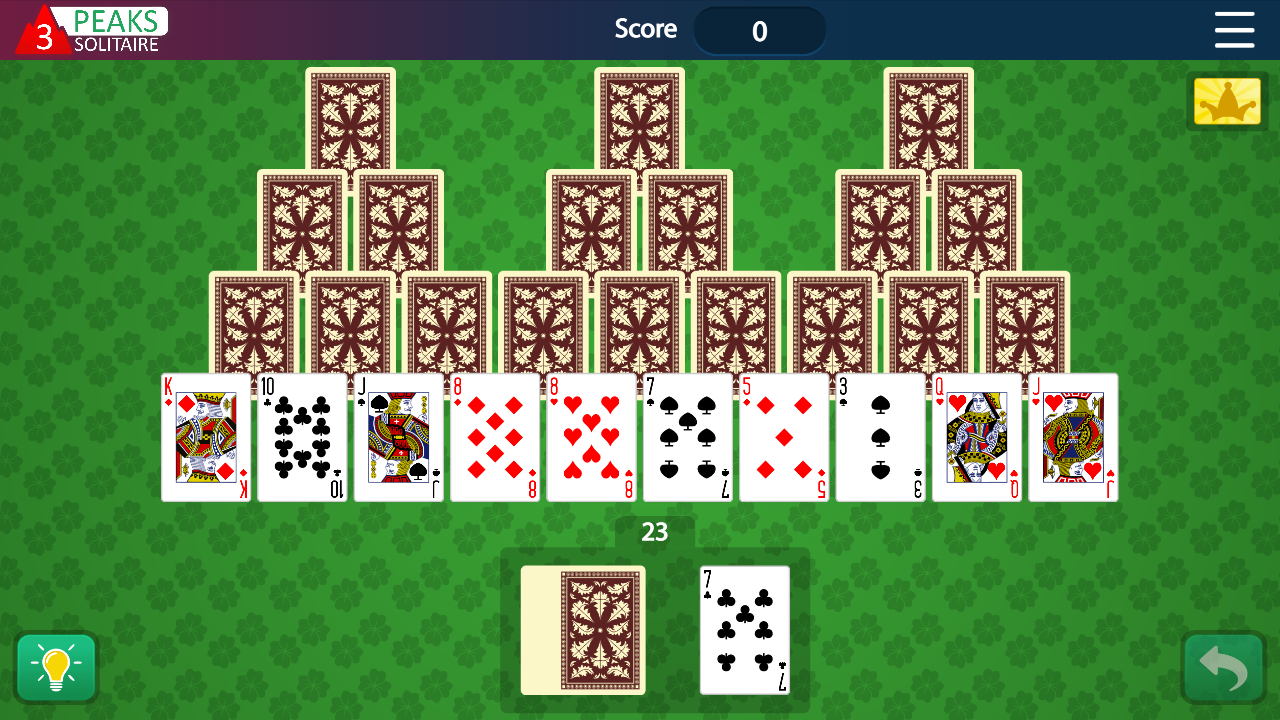Click the 3 of spades card
Image resolution: width=1280 pixels, height=720 pixels.
pyautogui.click(x=879, y=437)
